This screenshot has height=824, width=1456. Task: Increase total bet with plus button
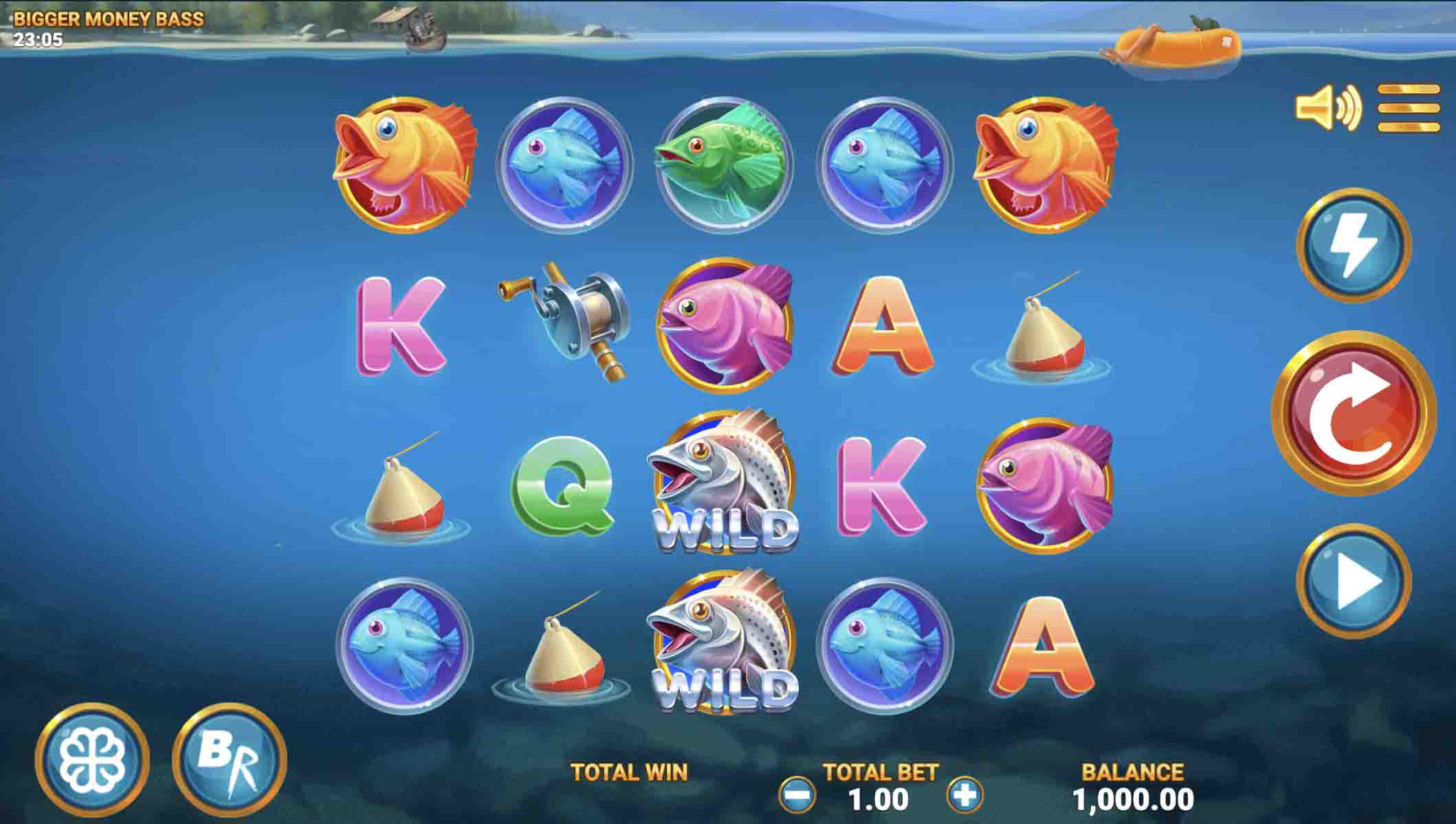pyautogui.click(x=964, y=796)
